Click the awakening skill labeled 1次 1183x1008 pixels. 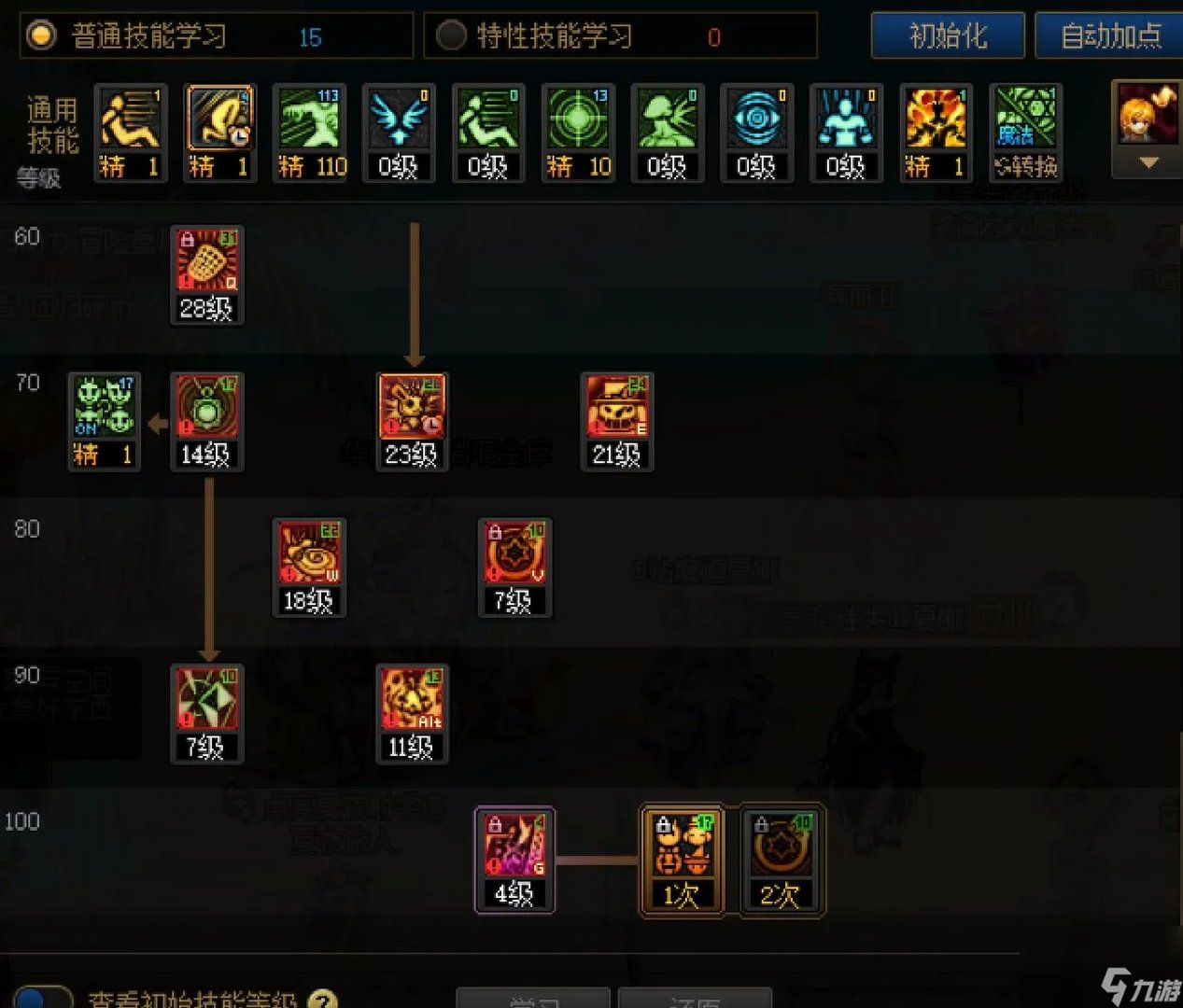click(682, 847)
